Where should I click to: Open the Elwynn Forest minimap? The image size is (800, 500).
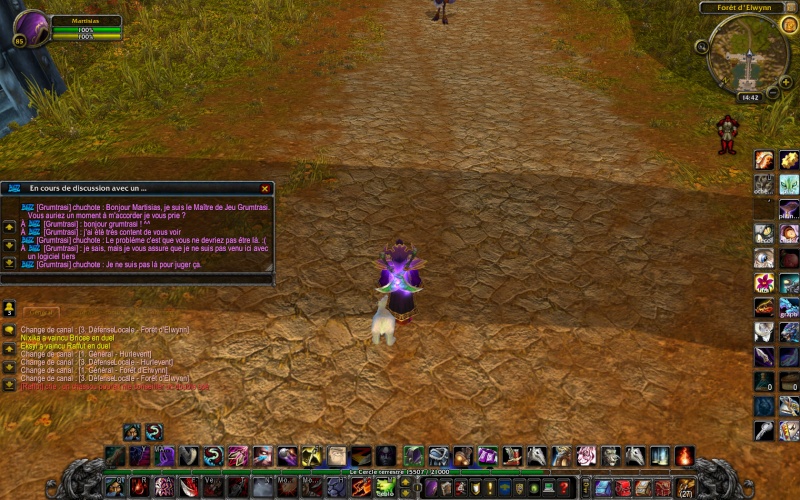click(x=748, y=54)
